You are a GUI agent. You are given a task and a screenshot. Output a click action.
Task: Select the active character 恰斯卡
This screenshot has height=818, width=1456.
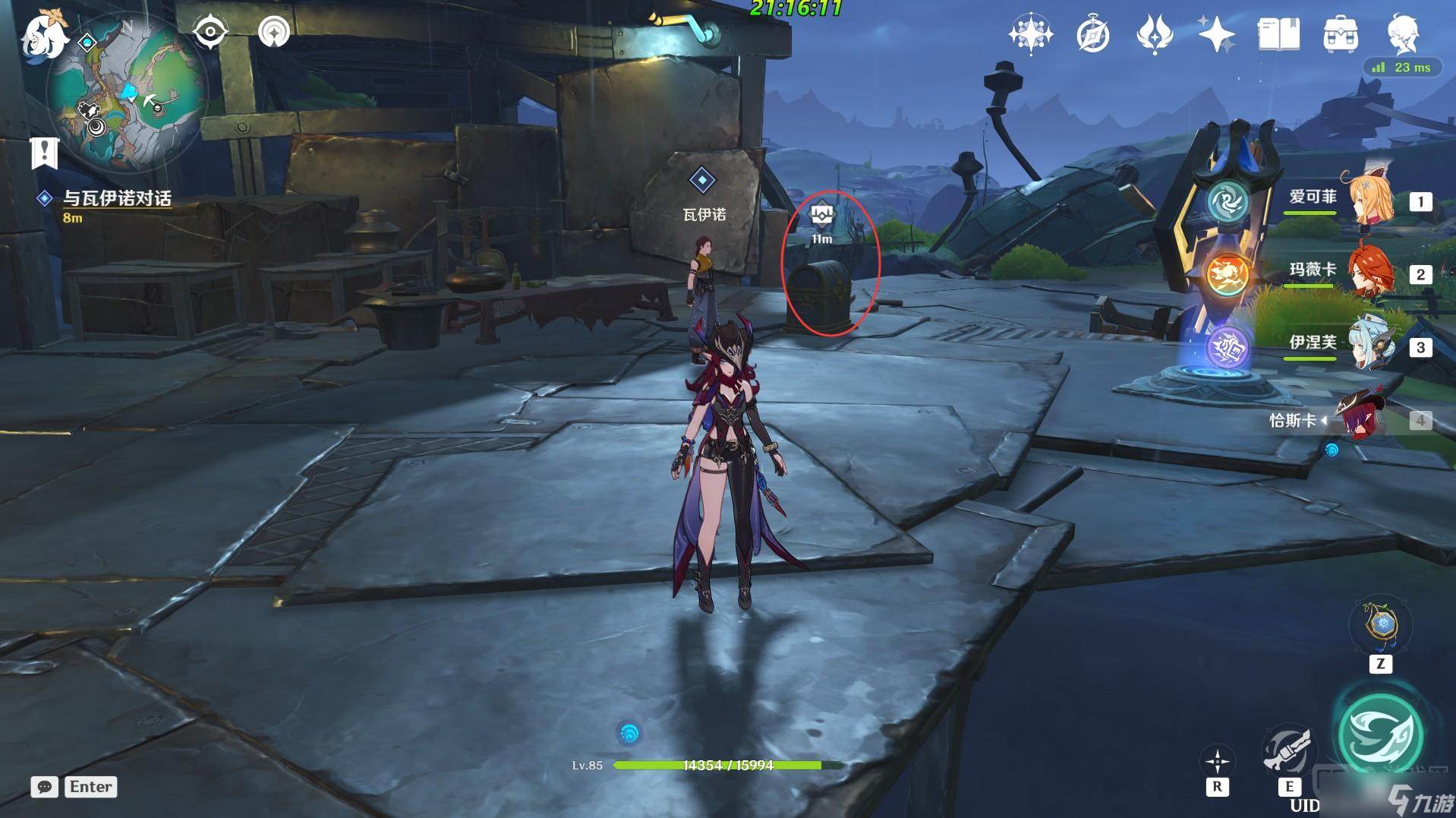1363,418
